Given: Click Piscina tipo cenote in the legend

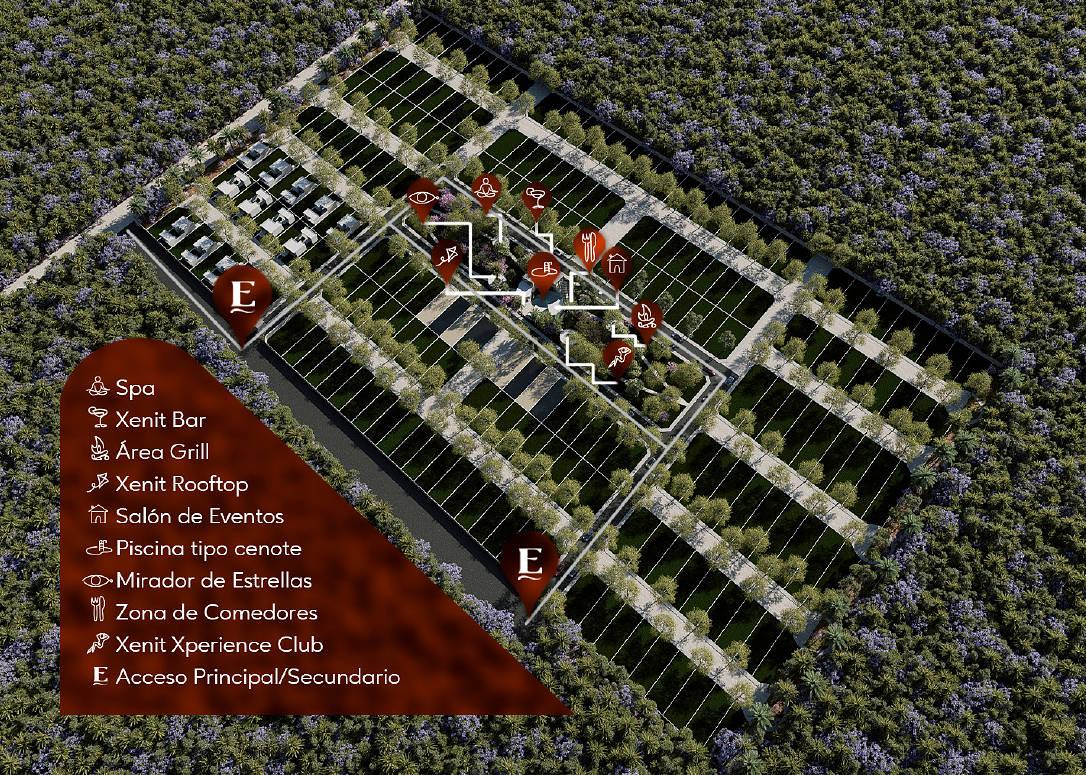Looking at the screenshot, I should click(x=208, y=548).
